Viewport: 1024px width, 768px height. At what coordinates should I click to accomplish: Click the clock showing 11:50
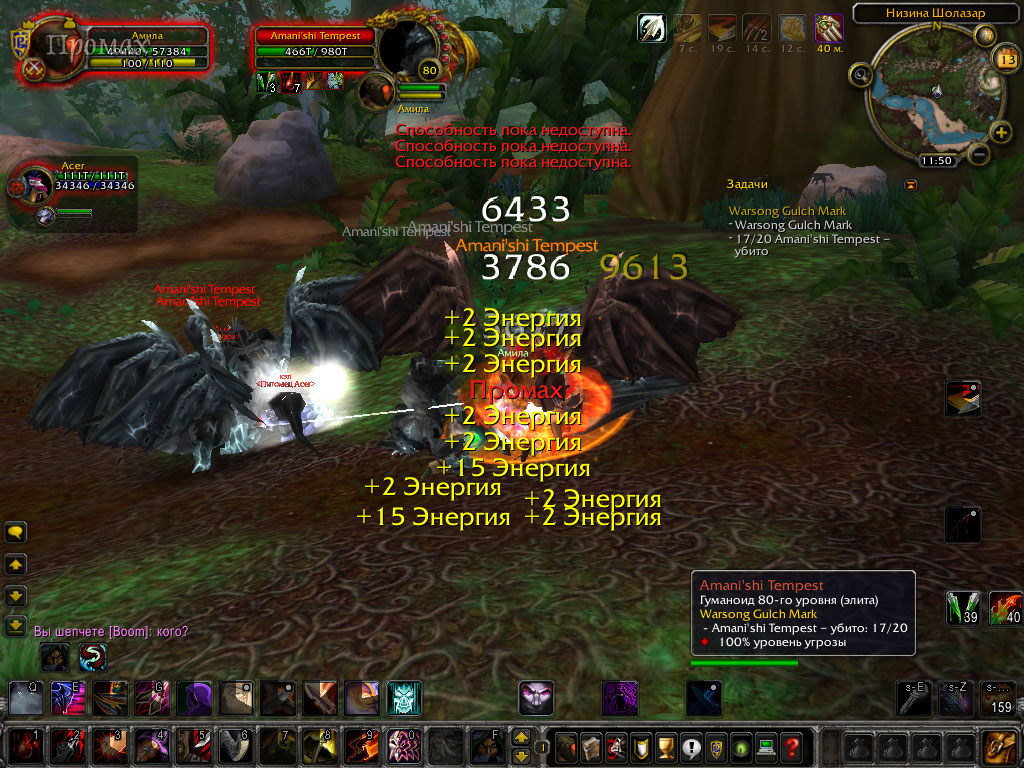[x=937, y=160]
